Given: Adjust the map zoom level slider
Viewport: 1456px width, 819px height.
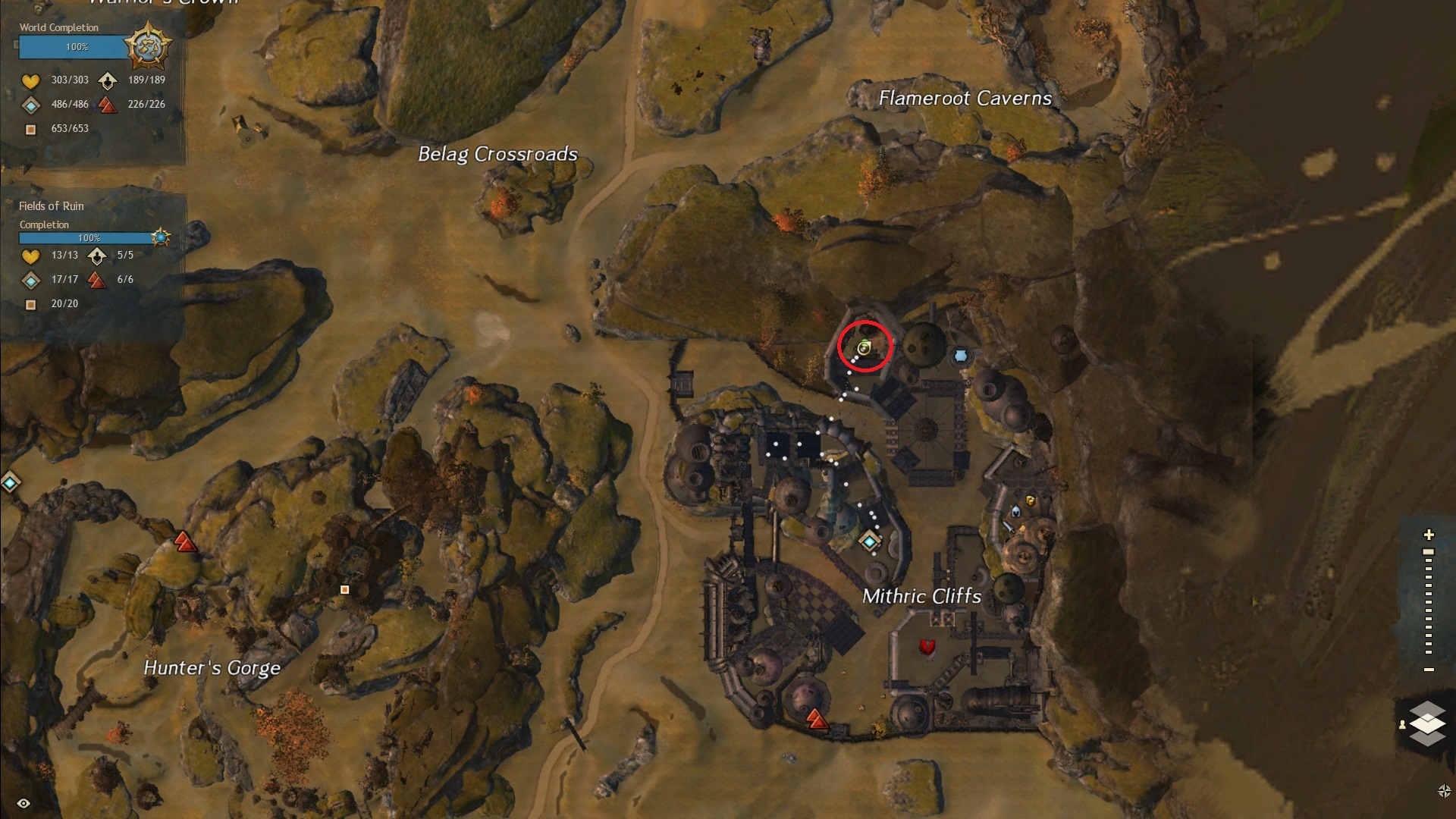Looking at the screenshot, I should (x=1429, y=553).
